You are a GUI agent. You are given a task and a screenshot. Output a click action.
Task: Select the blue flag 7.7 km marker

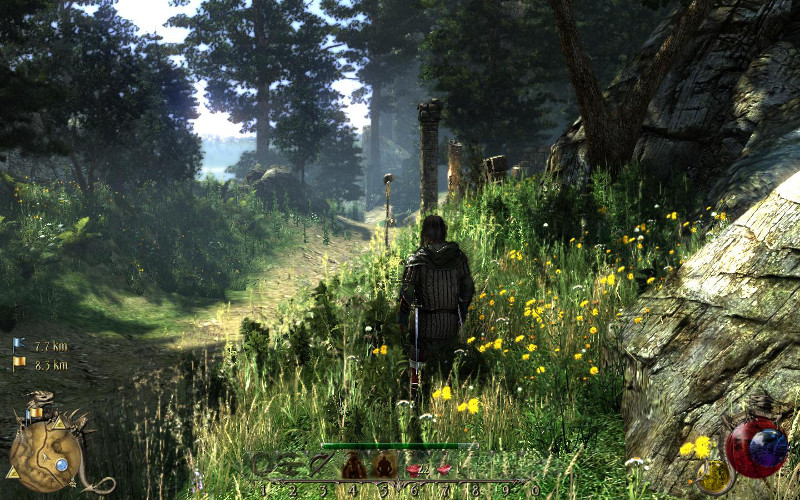(19, 346)
